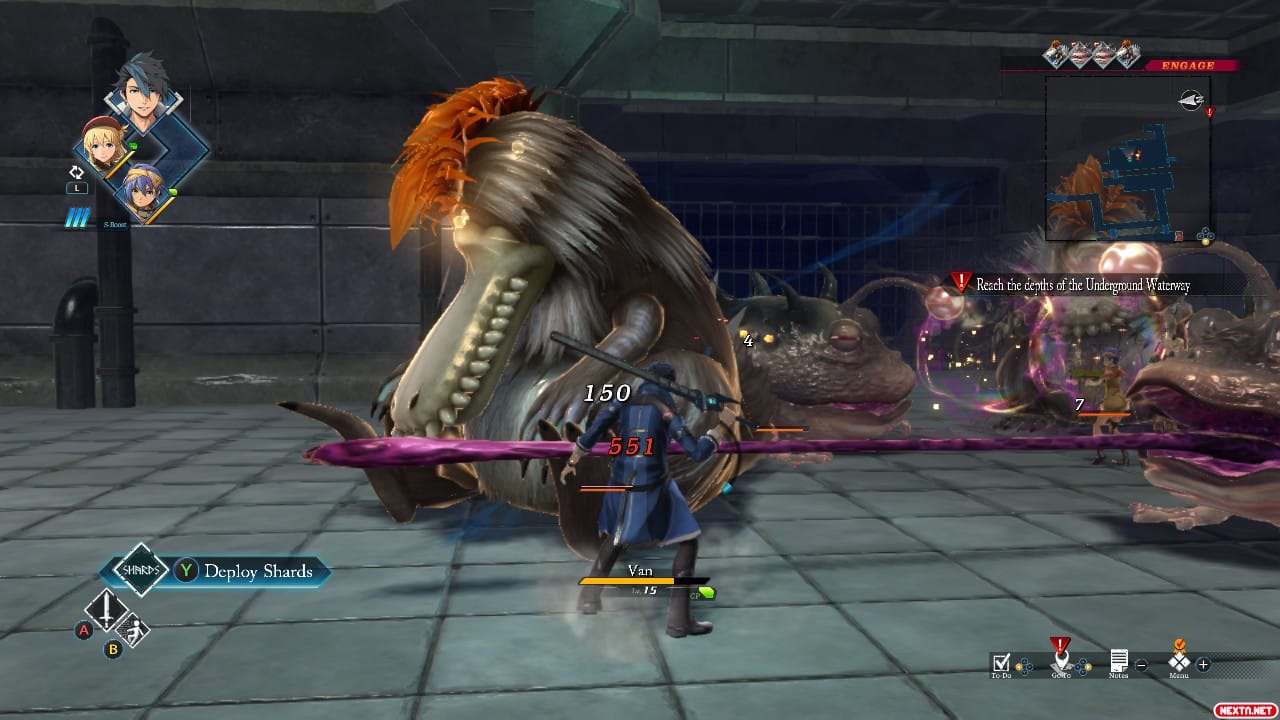Screen dimensions: 1280x720
Task: Collapse the minimap with the minus control
Action: coord(1142,665)
